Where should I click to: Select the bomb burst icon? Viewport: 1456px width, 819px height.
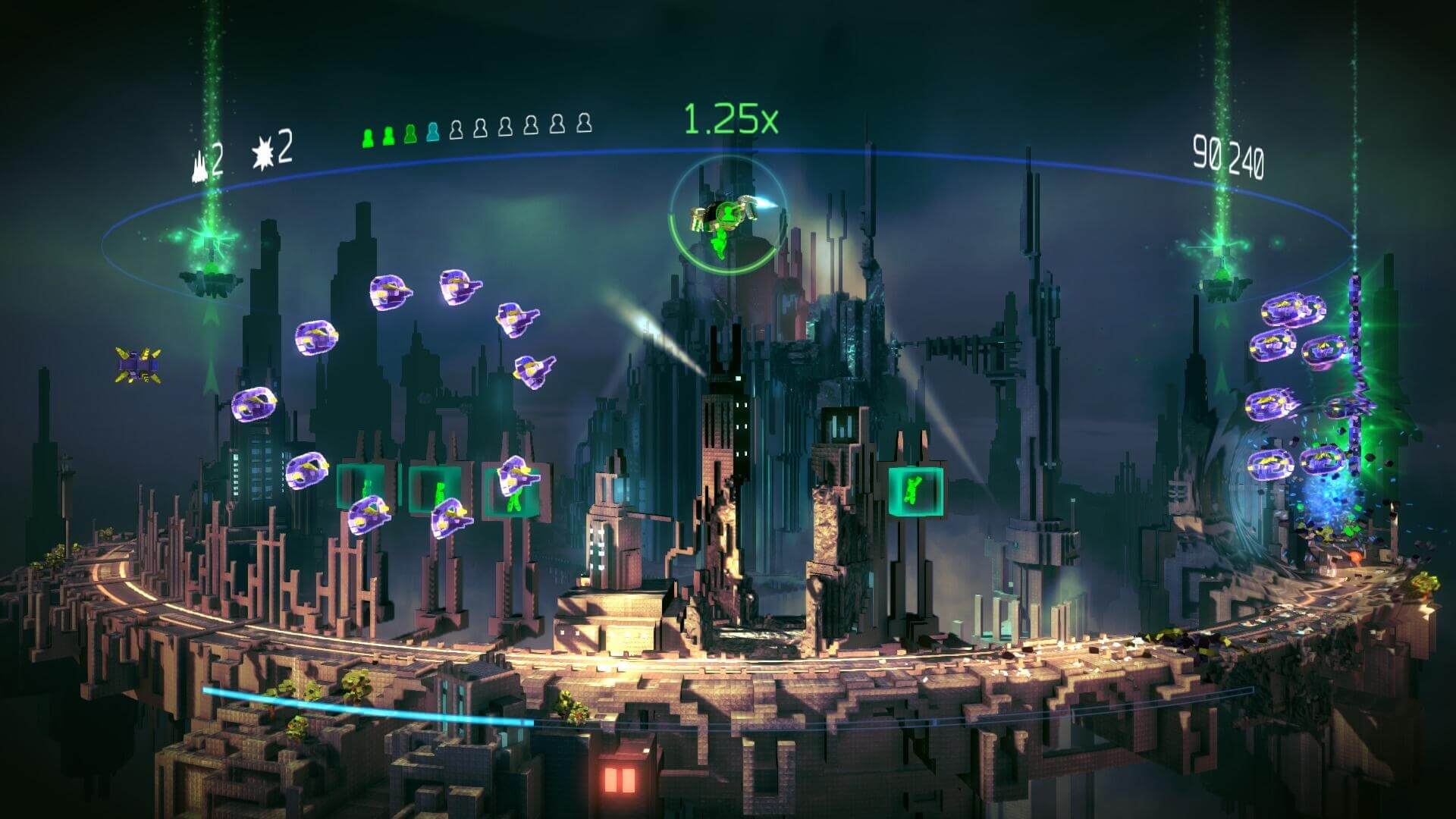coord(262,152)
